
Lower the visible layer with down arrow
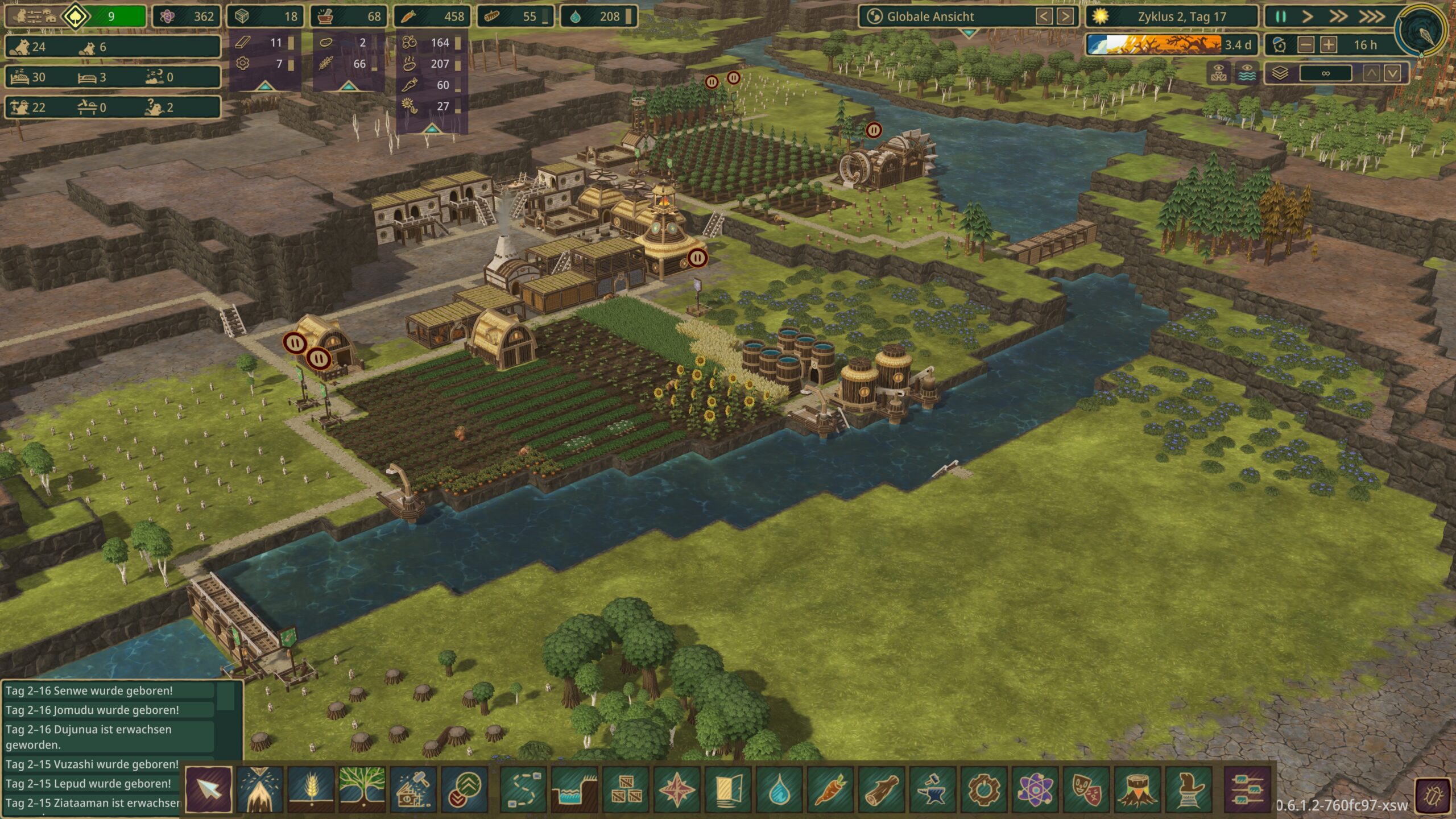pos(1392,73)
